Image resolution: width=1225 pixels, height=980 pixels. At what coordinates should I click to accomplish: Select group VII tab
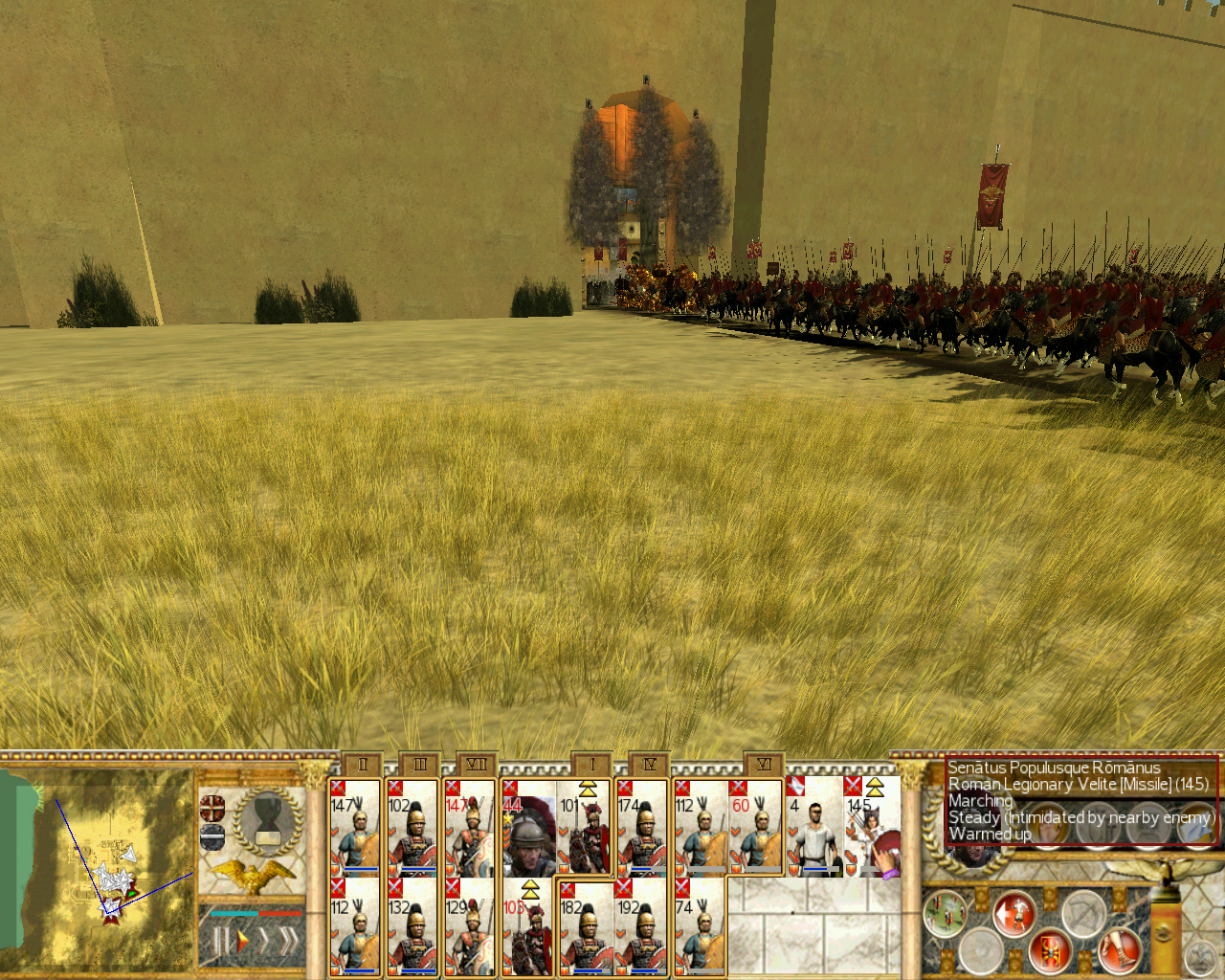477,765
